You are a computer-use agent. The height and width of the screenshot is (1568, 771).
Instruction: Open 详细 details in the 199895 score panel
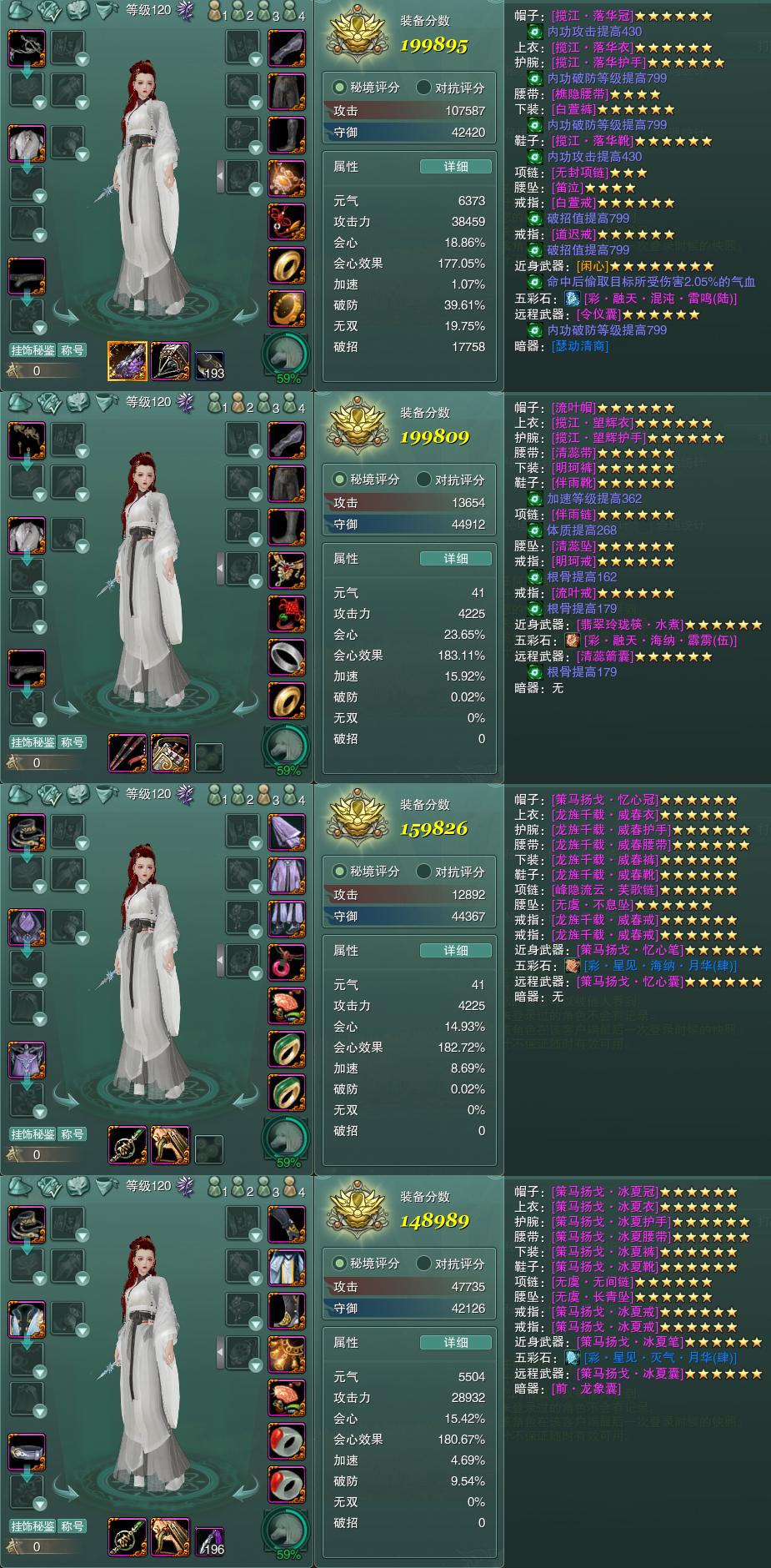pyautogui.click(x=455, y=167)
